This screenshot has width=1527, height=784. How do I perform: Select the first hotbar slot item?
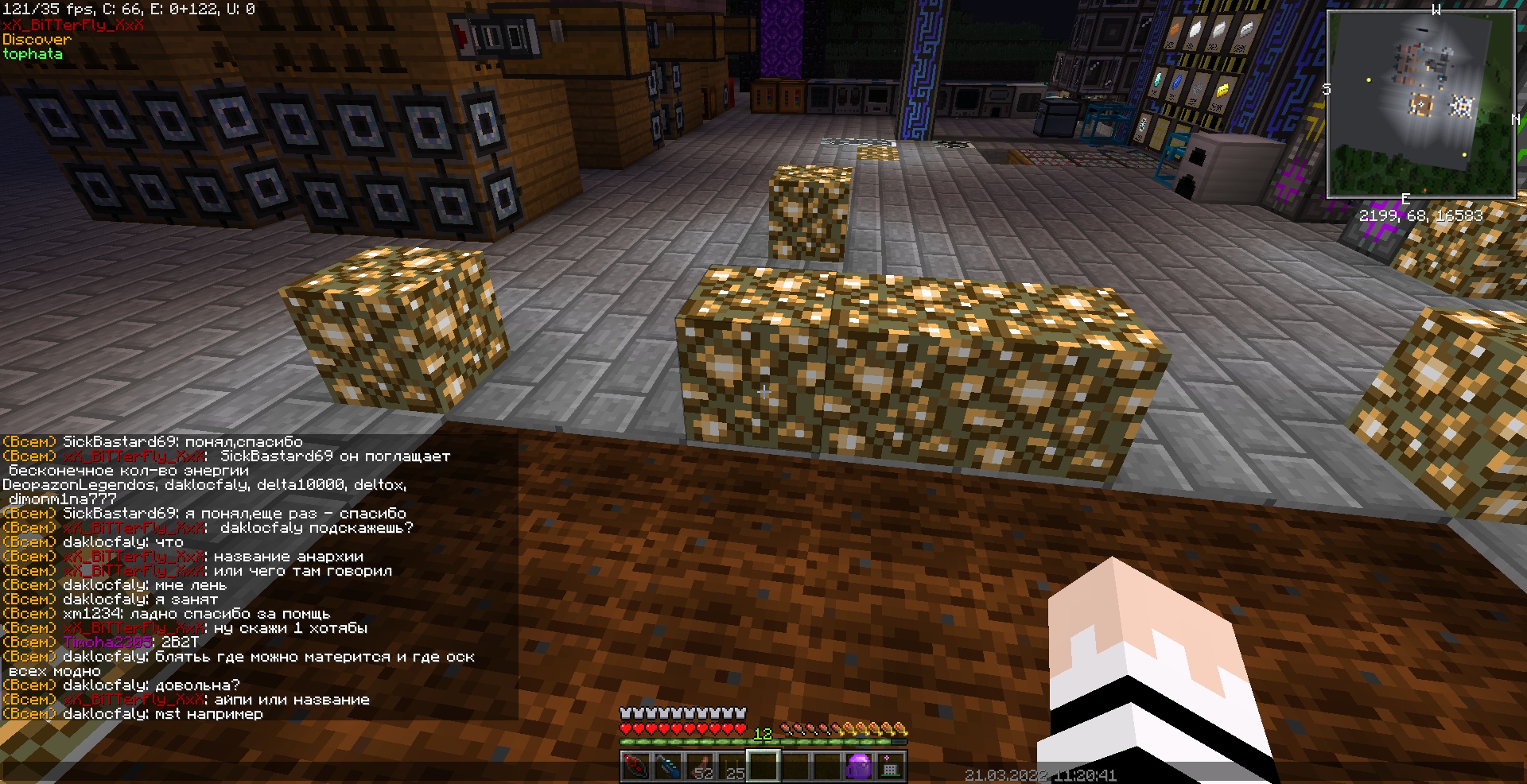[x=636, y=765]
